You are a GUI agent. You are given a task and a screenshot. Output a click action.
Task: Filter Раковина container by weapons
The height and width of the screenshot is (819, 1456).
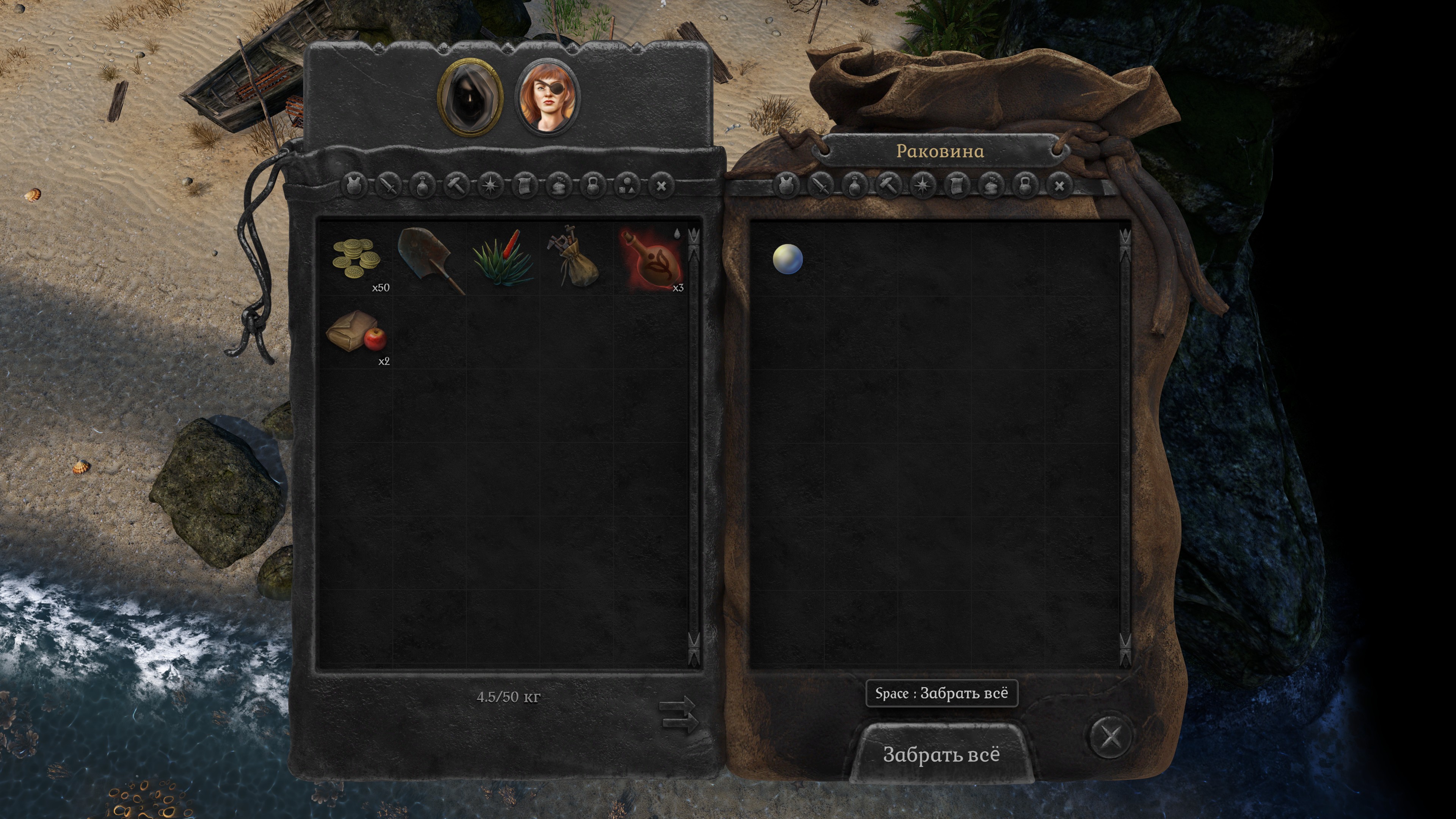click(821, 185)
